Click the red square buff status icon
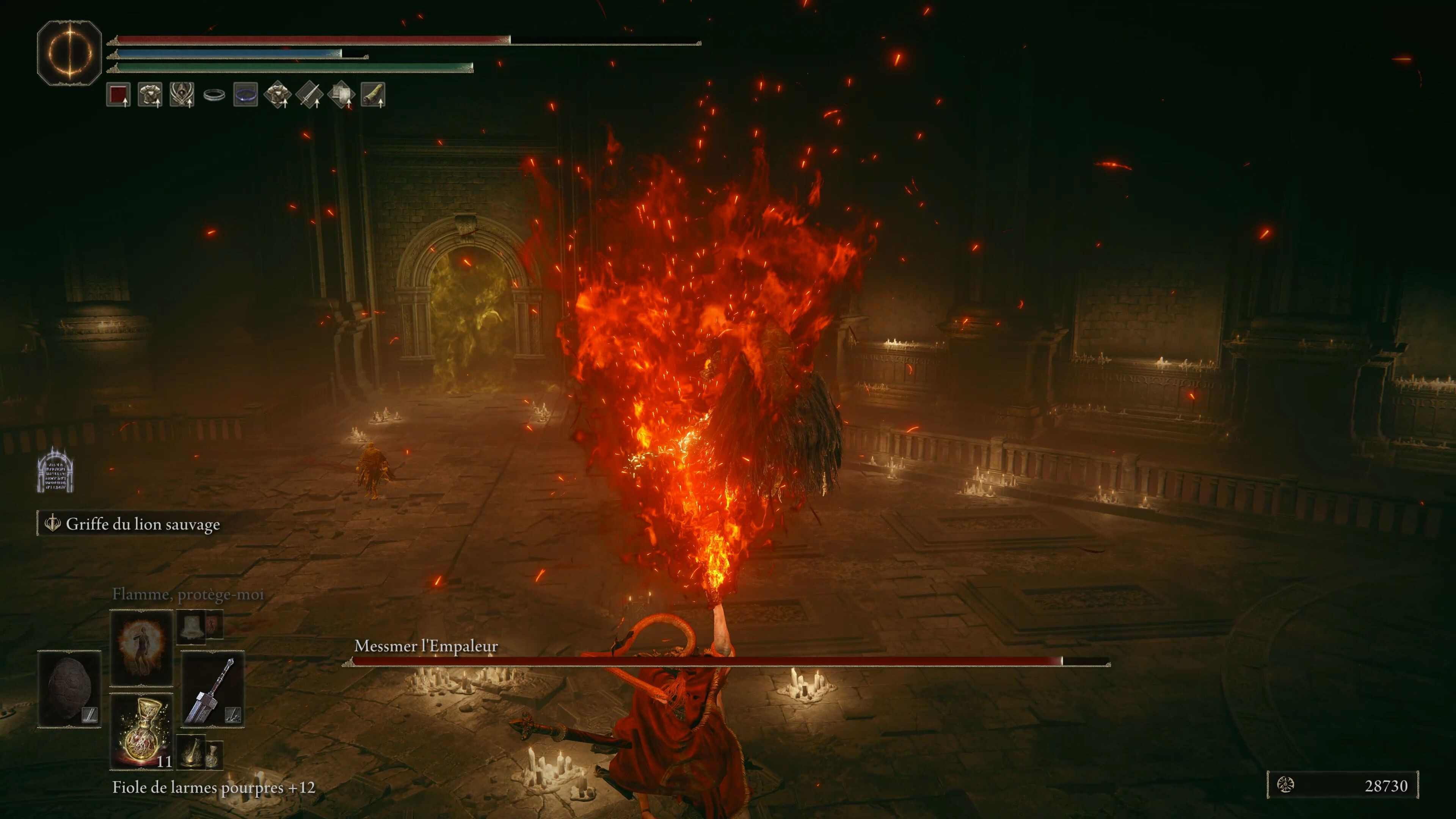This screenshot has width=1456, height=819. tap(118, 94)
